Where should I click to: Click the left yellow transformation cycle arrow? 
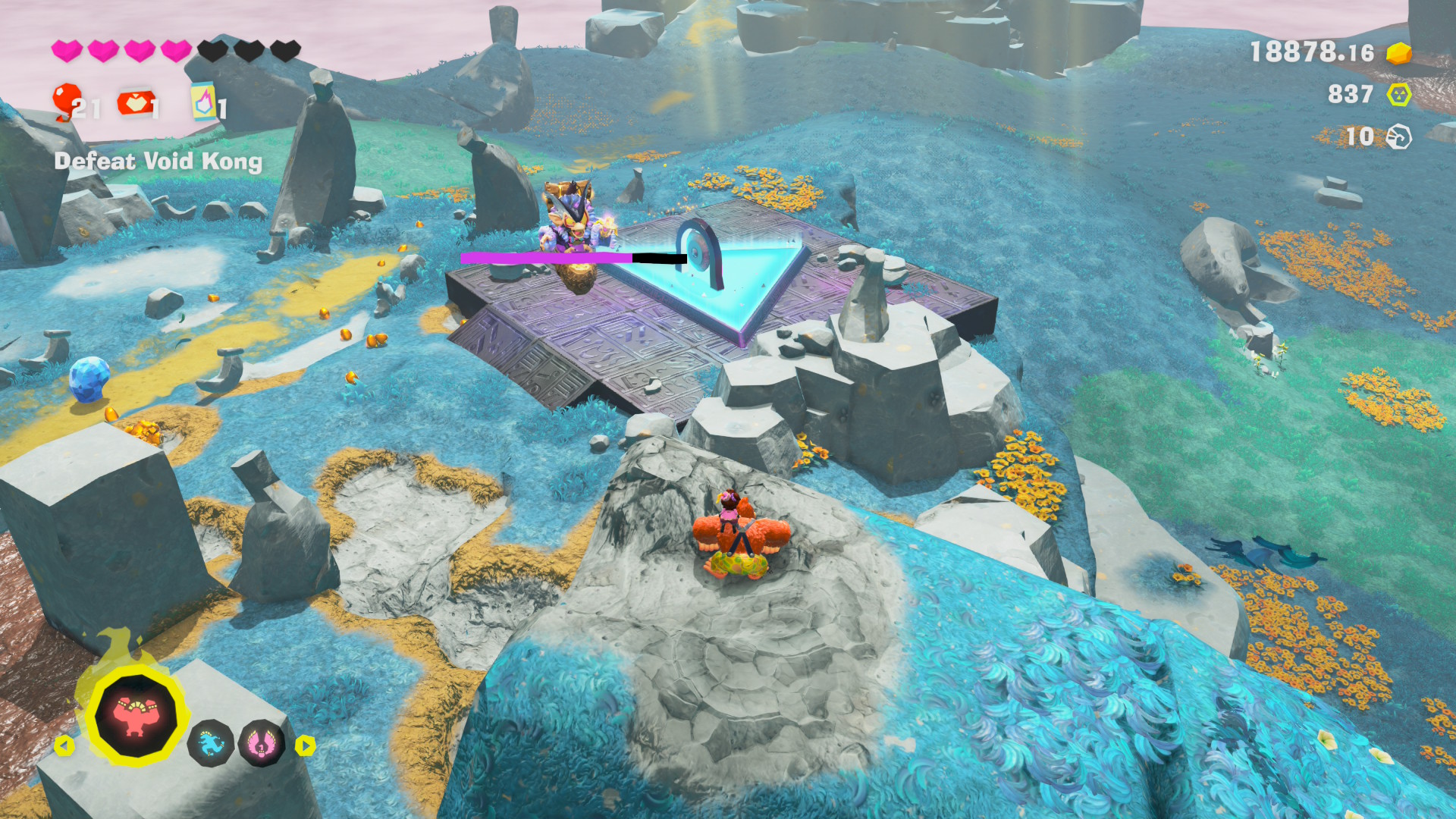[64, 745]
